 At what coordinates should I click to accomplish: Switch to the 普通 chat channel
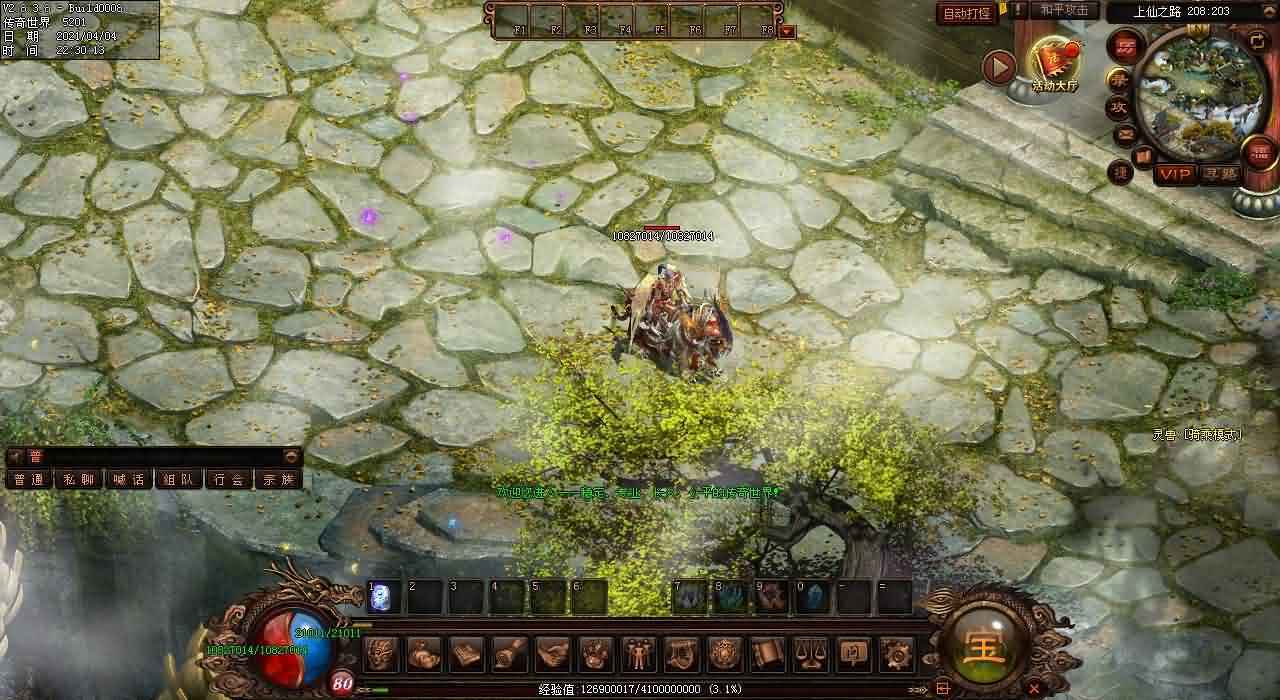29,479
